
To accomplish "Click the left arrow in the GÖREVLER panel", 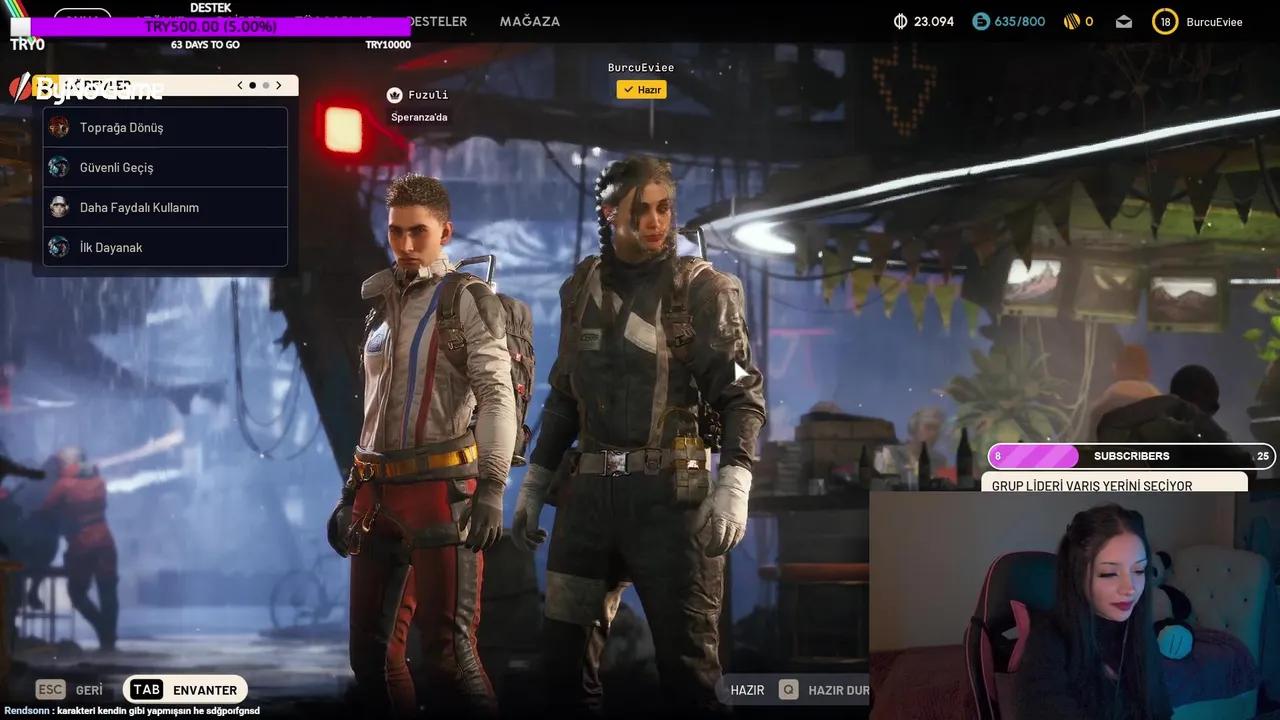I will coord(239,85).
